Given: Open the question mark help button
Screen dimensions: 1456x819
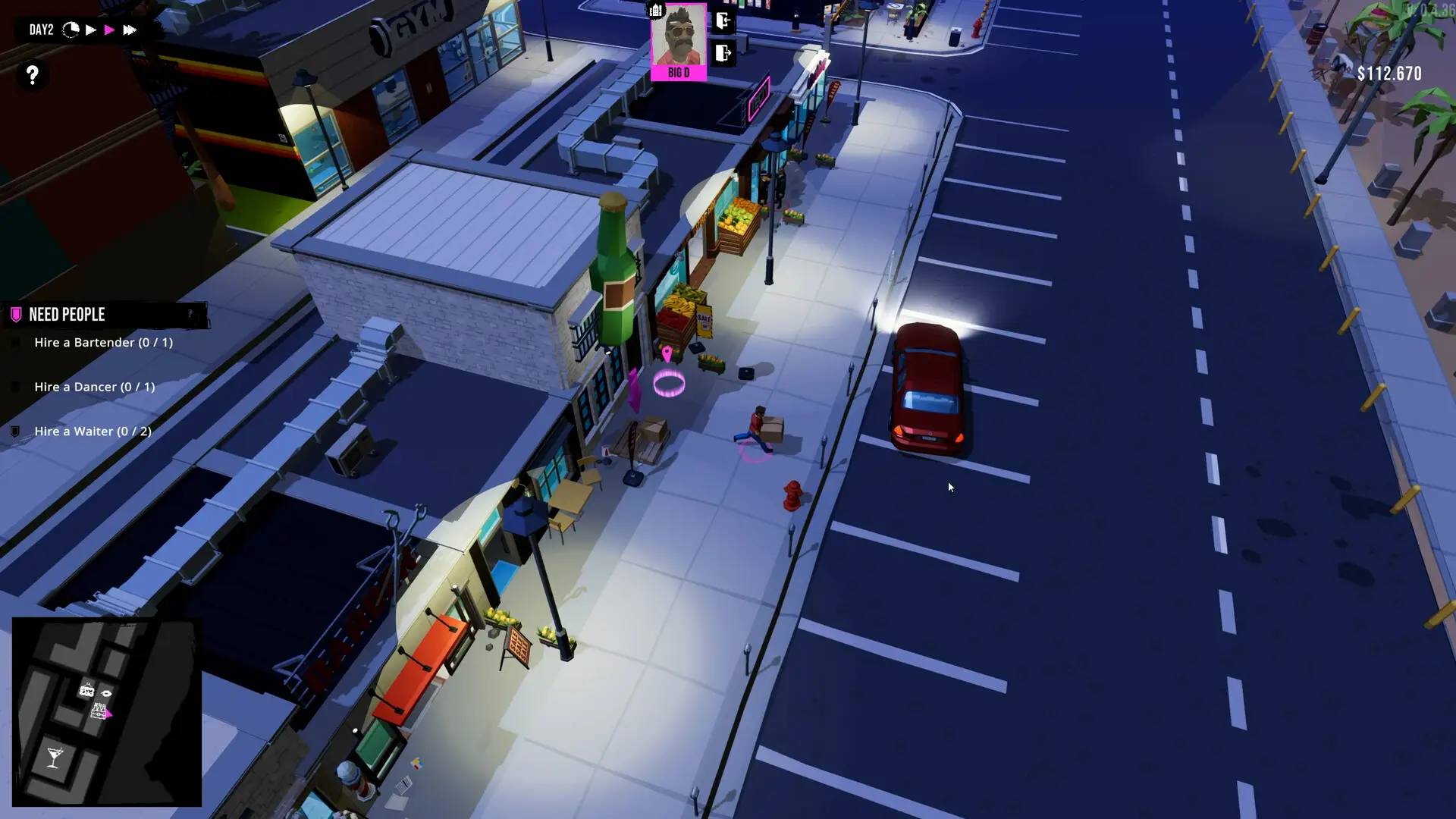Looking at the screenshot, I should (x=32, y=75).
